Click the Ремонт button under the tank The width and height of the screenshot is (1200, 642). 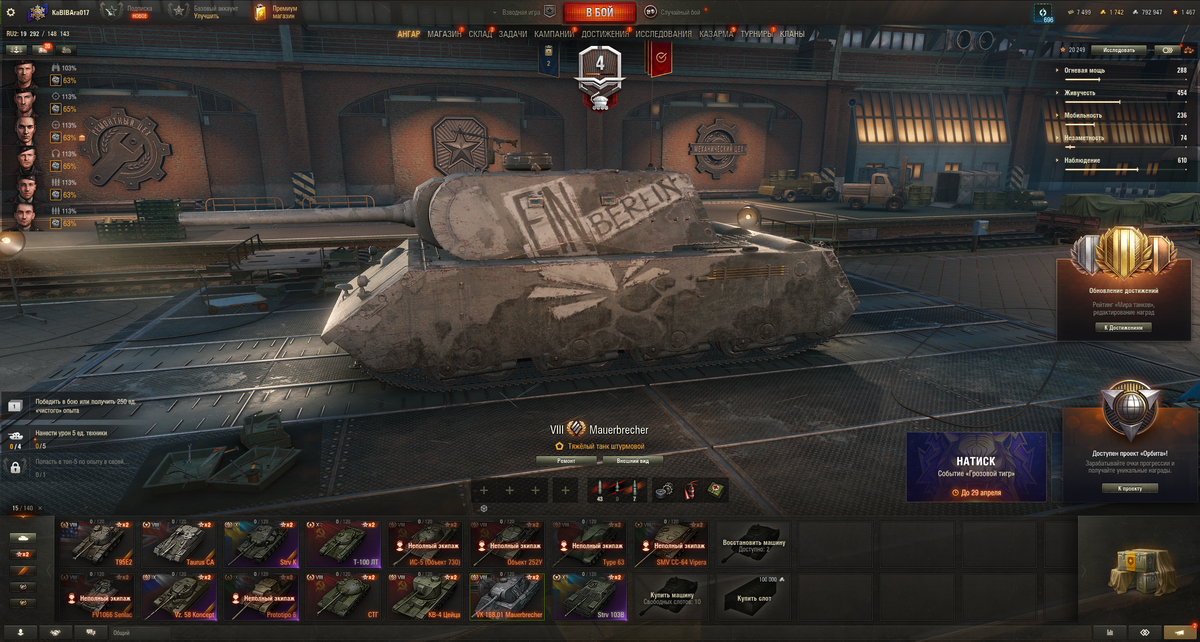tap(566, 460)
